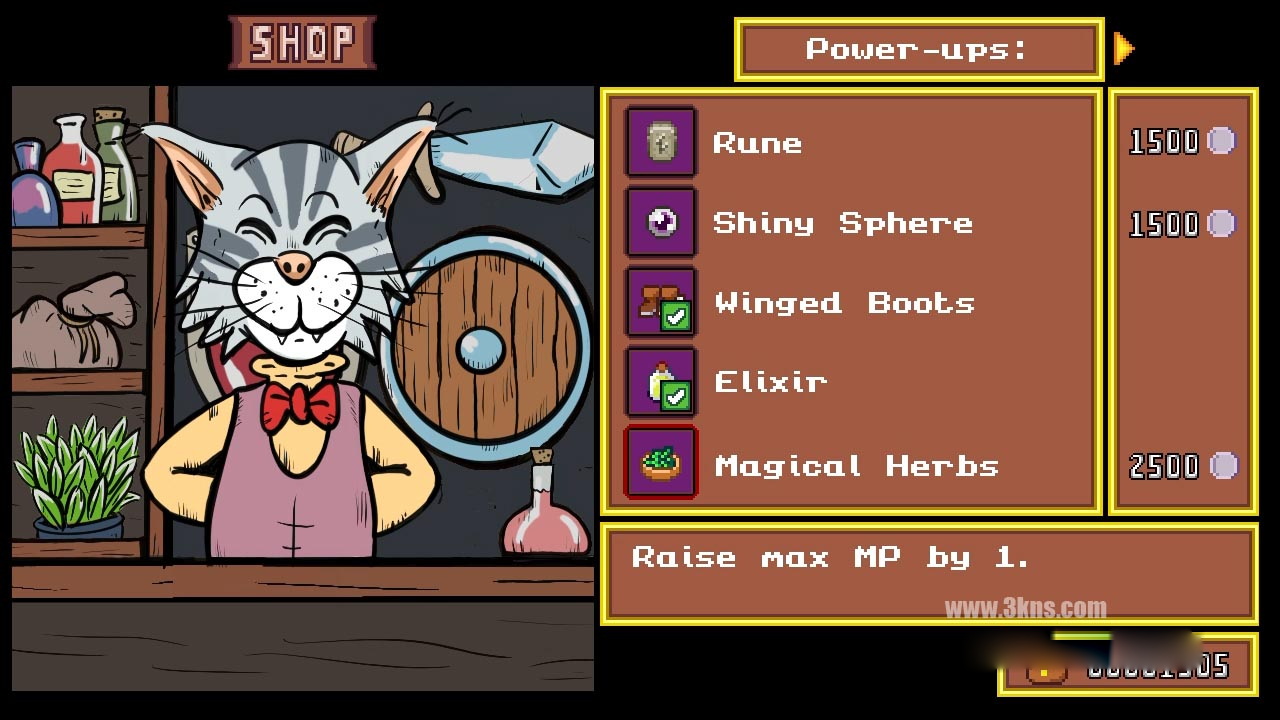Click the Magical Herbs bowl icon
Viewport: 1280px width, 720px height.
point(661,463)
